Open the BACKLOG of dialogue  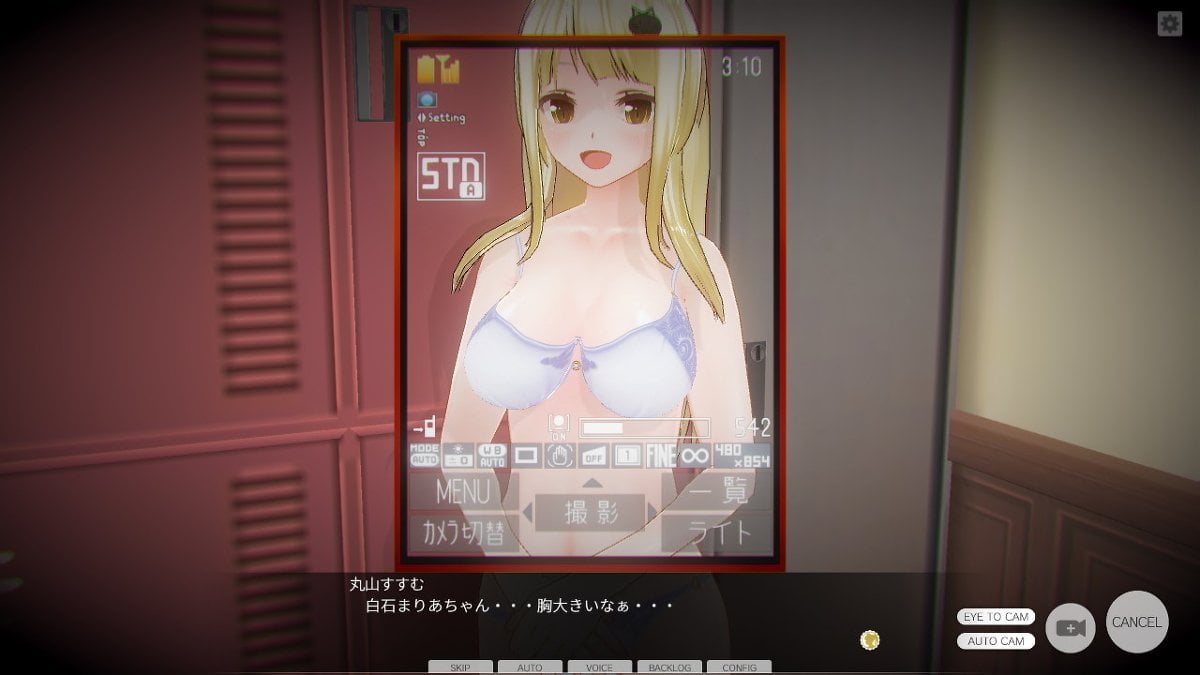click(669, 667)
